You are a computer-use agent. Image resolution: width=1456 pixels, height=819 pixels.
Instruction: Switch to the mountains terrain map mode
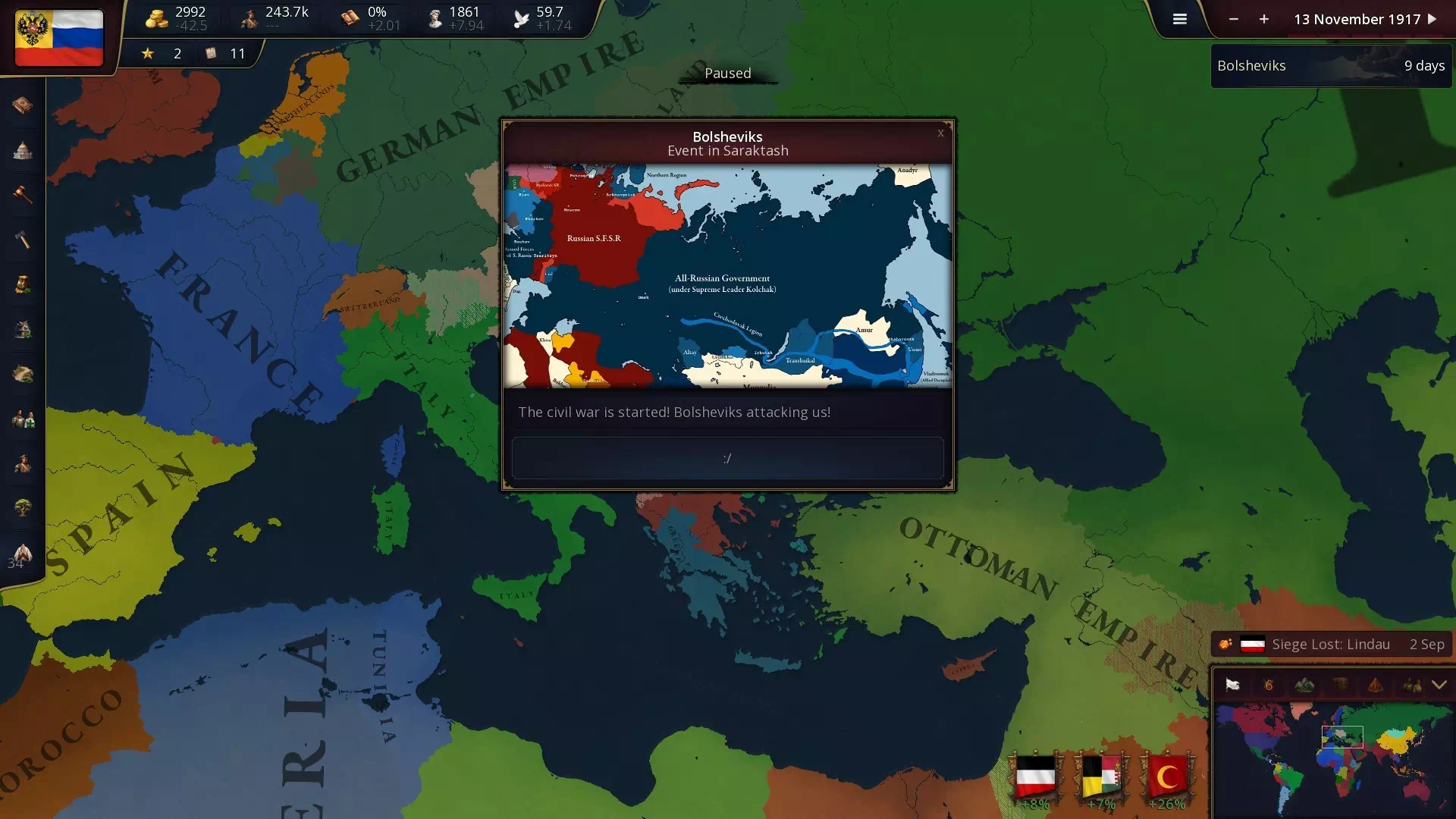coord(1304,686)
